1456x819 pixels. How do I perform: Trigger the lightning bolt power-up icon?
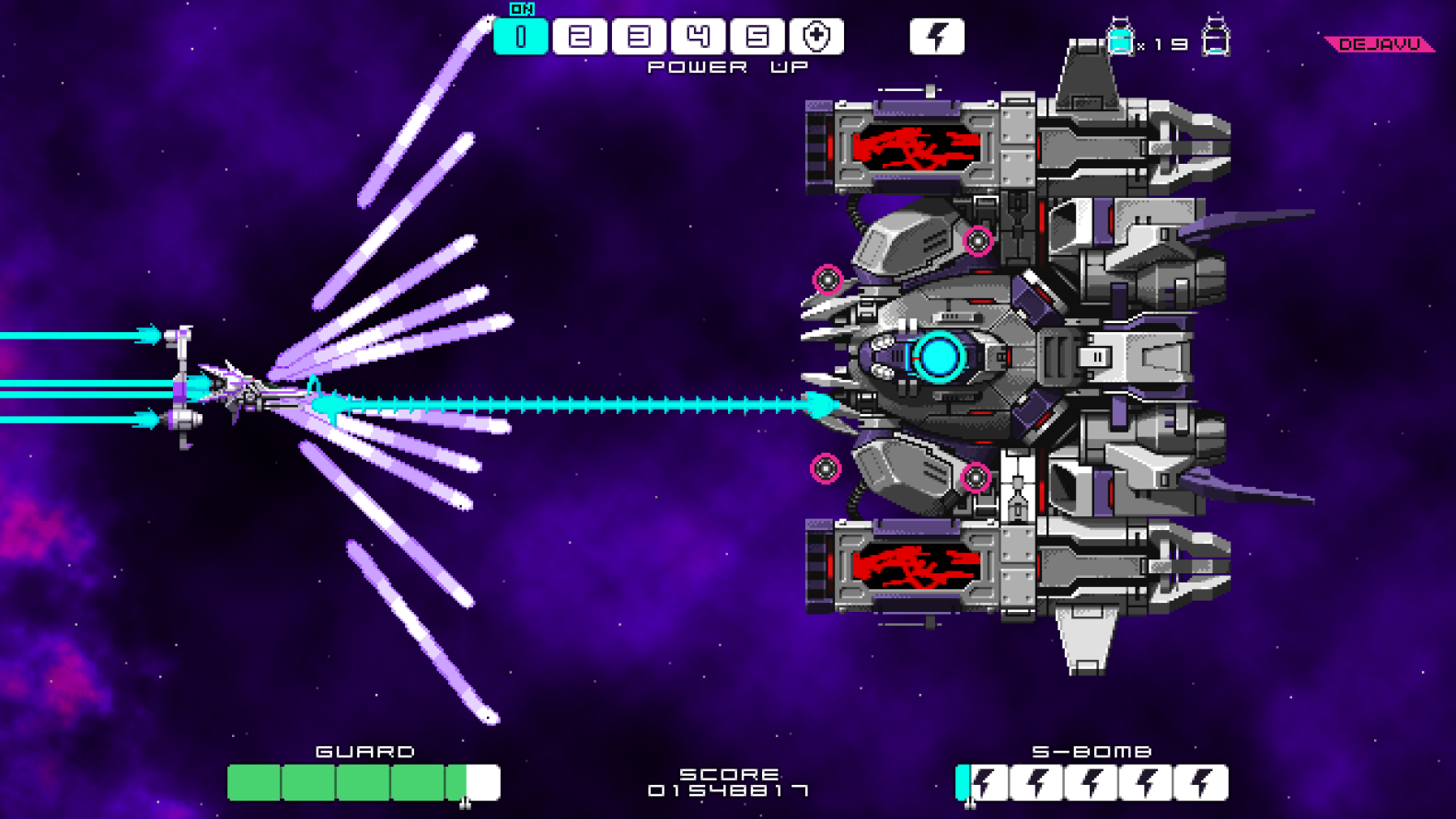[937, 37]
